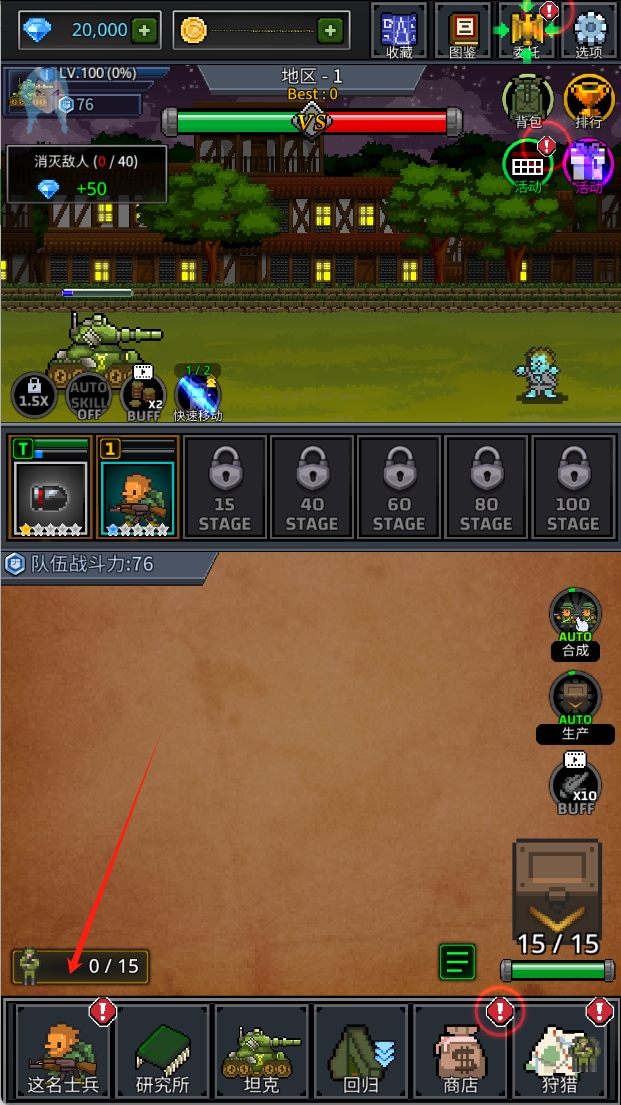Select the tank shell unit card
621x1105 pixels.
50,486
